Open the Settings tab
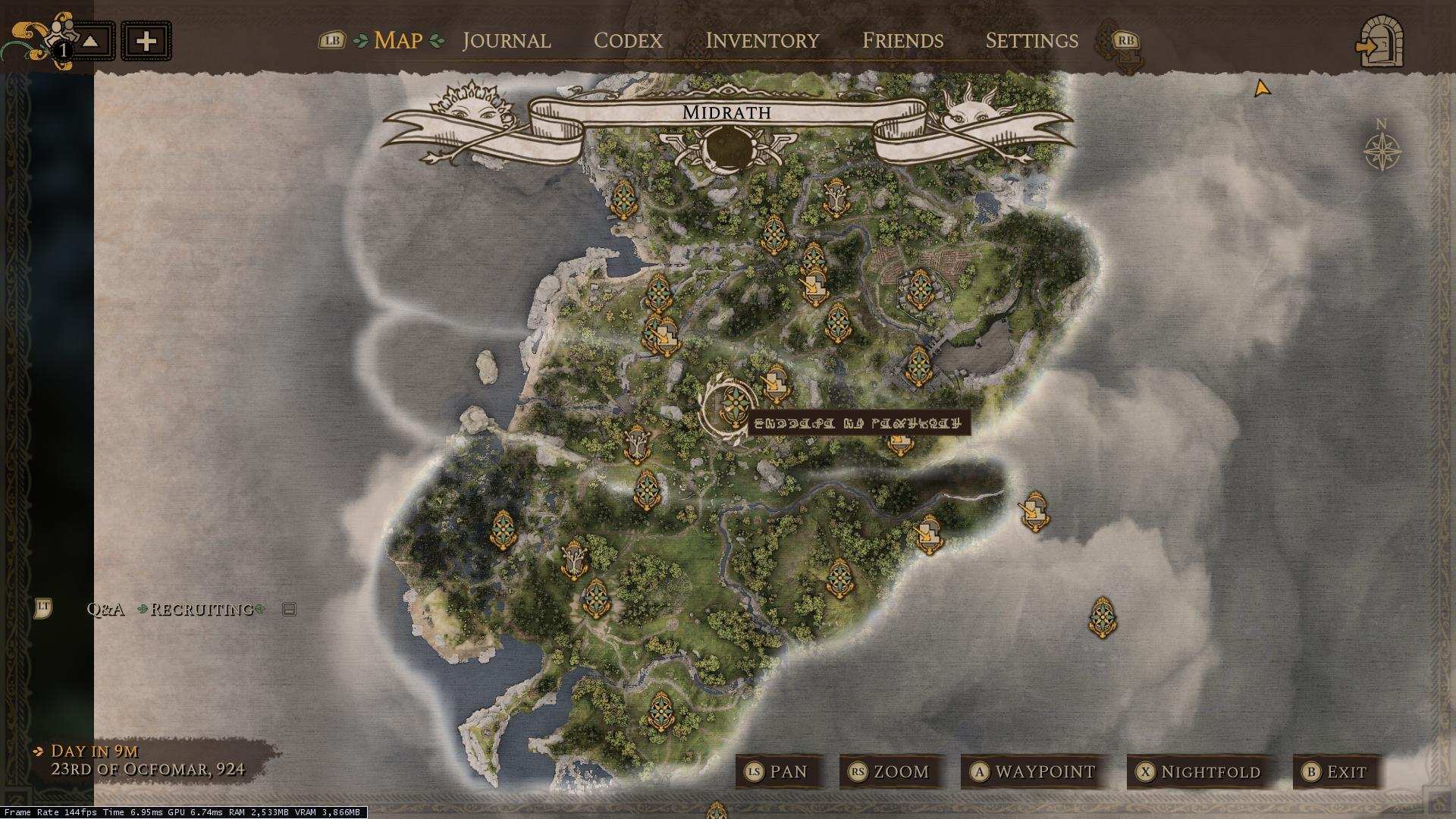Screen dimensions: 1456x819 point(1031,40)
